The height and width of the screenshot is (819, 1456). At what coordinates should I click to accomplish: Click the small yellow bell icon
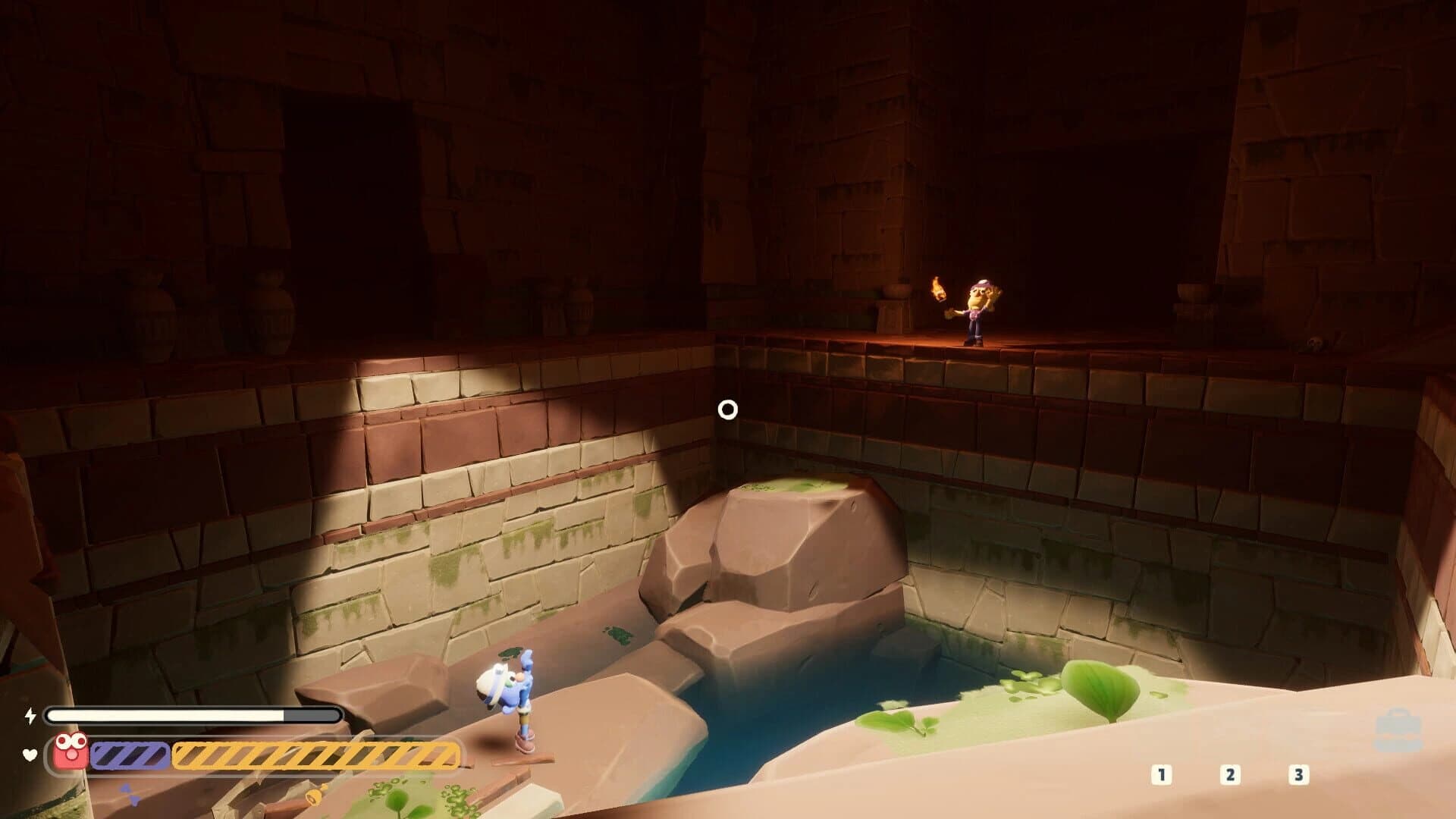tap(314, 795)
